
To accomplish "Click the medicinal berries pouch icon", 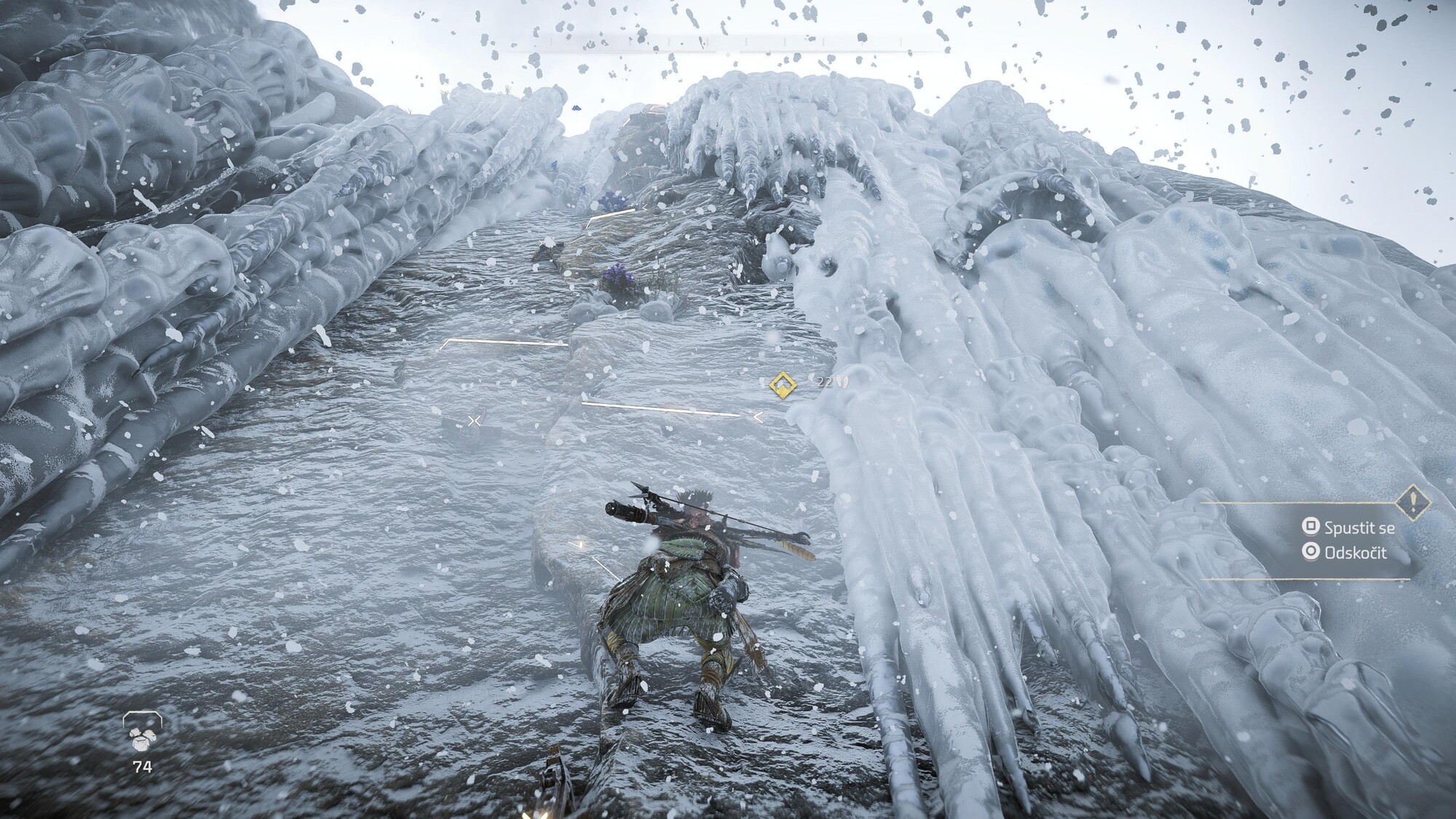I will tap(142, 732).
